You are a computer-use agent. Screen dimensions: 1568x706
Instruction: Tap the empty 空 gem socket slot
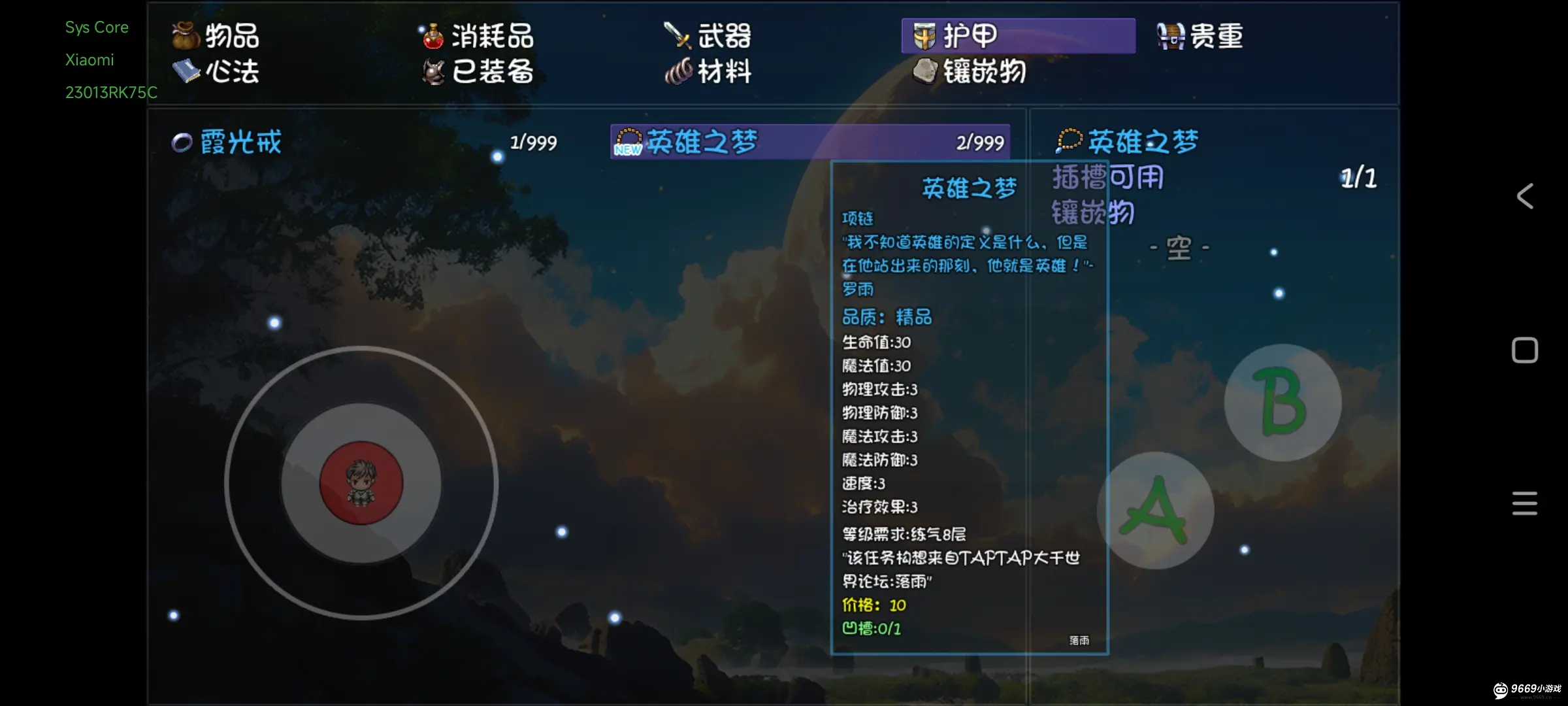[x=1178, y=246]
